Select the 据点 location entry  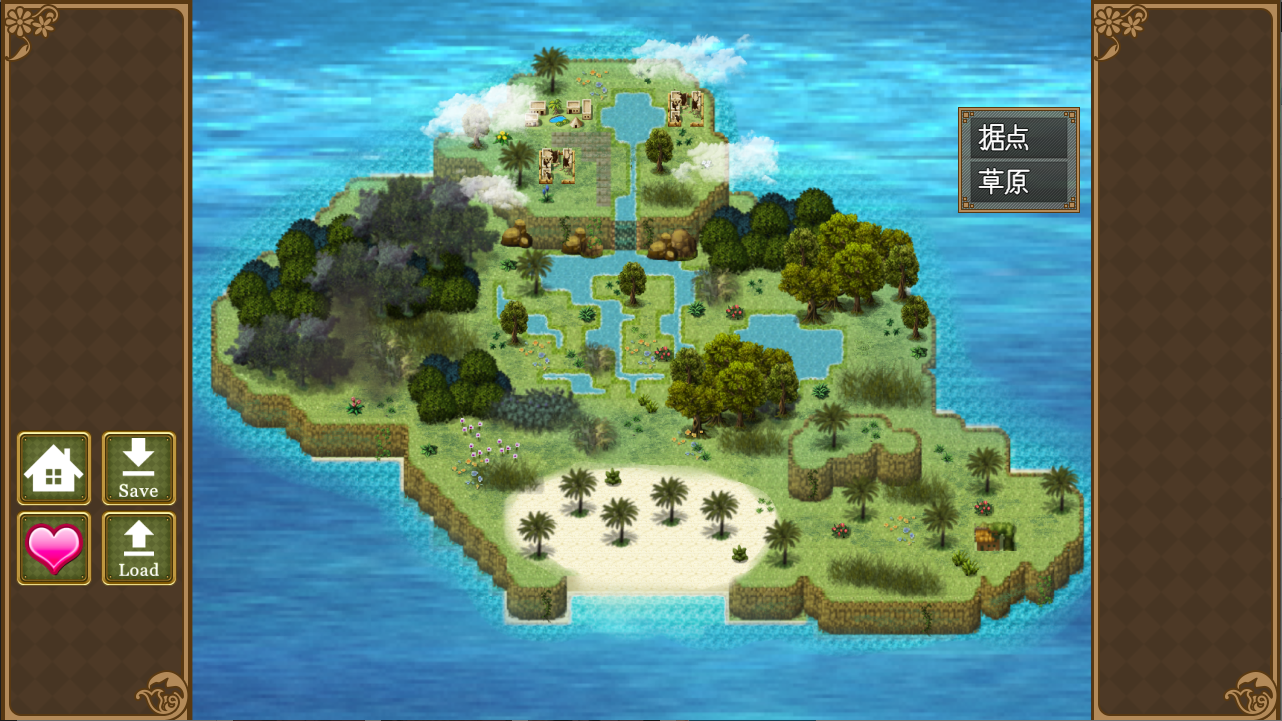1018,138
